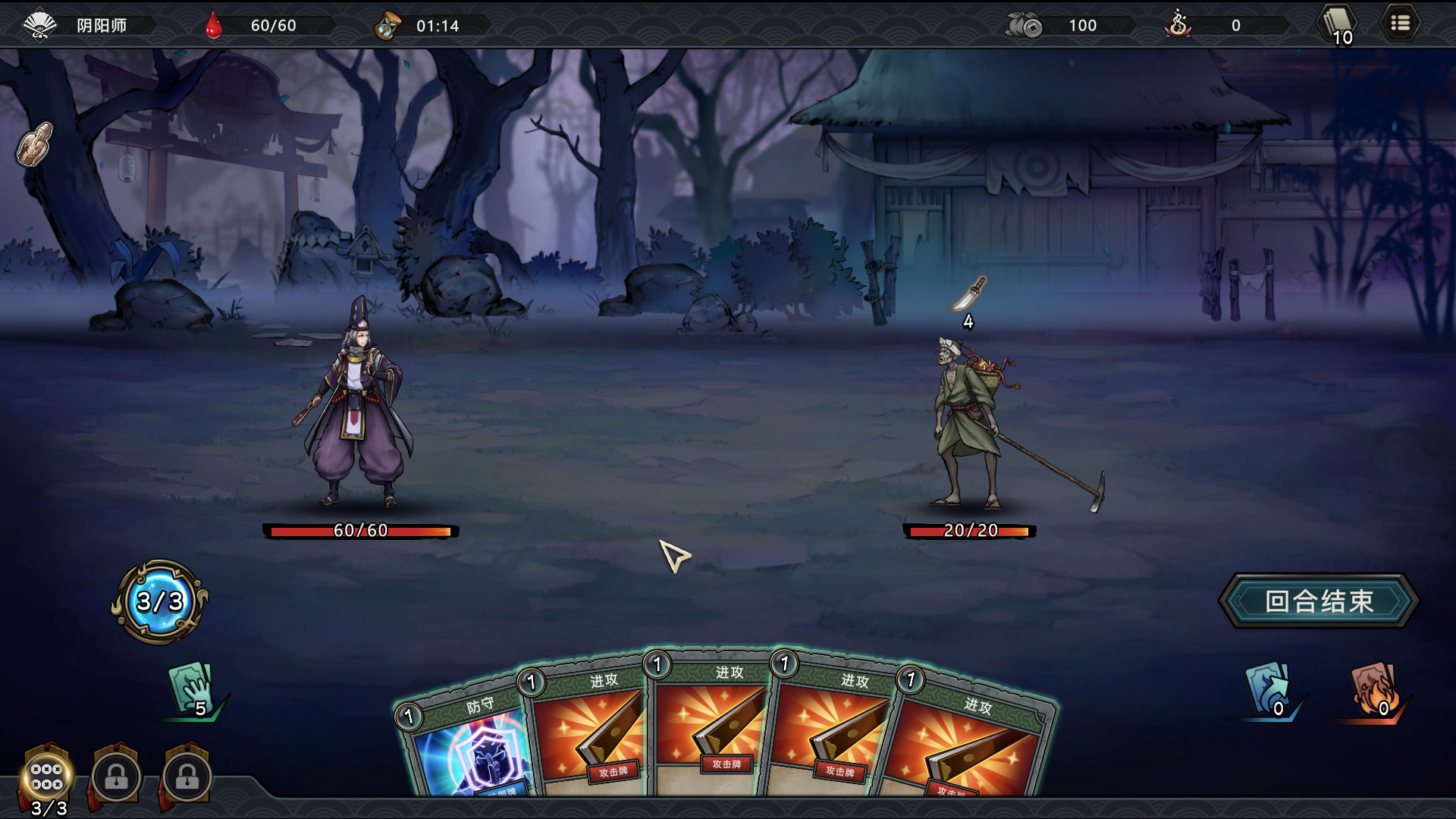The width and height of the screenshot is (1456, 819).
Task: Click the 阴阳师 character fan icon
Action: (39, 25)
